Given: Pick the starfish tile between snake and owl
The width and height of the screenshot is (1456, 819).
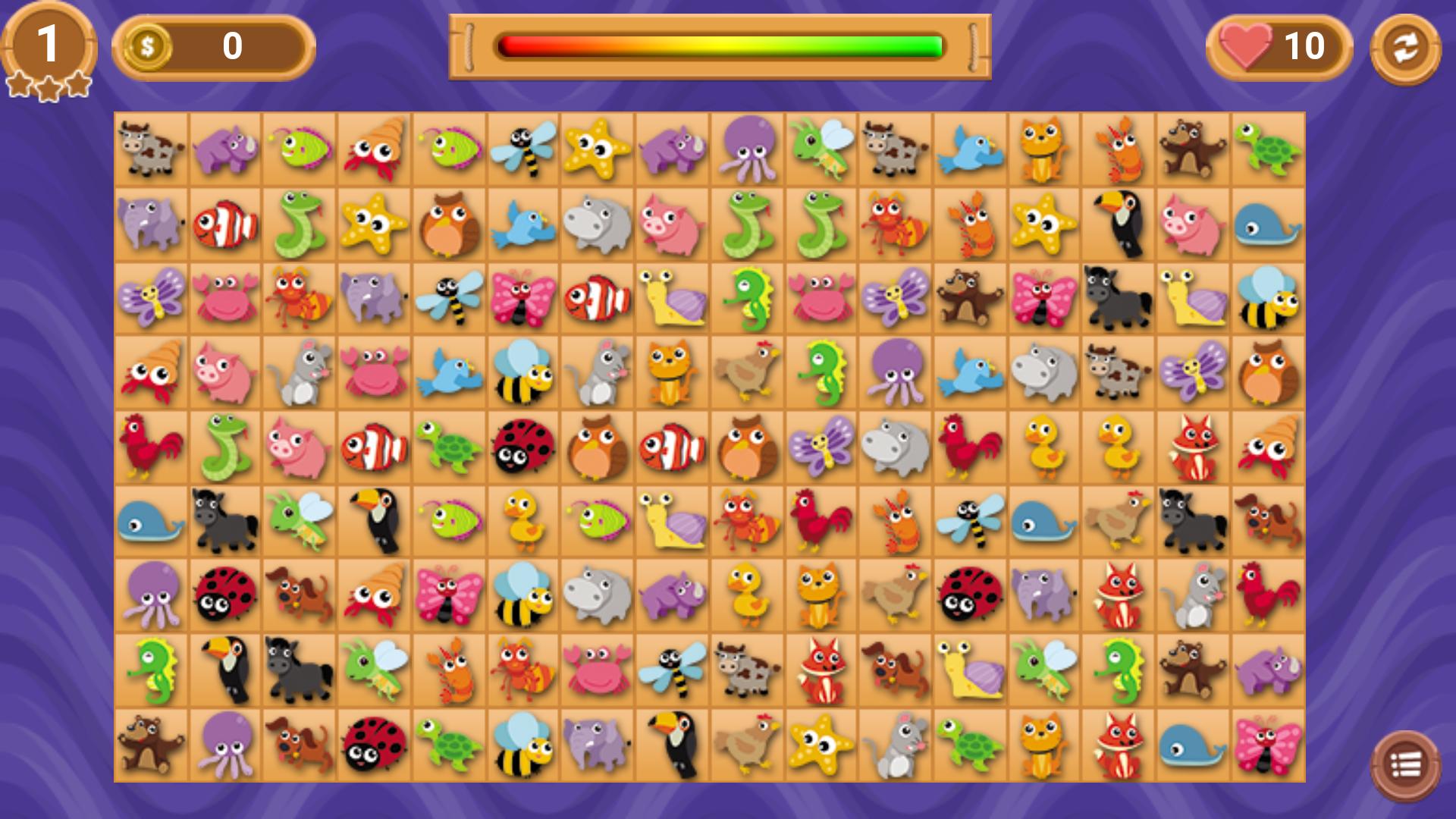Looking at the screenshot, I should (375, 224).
